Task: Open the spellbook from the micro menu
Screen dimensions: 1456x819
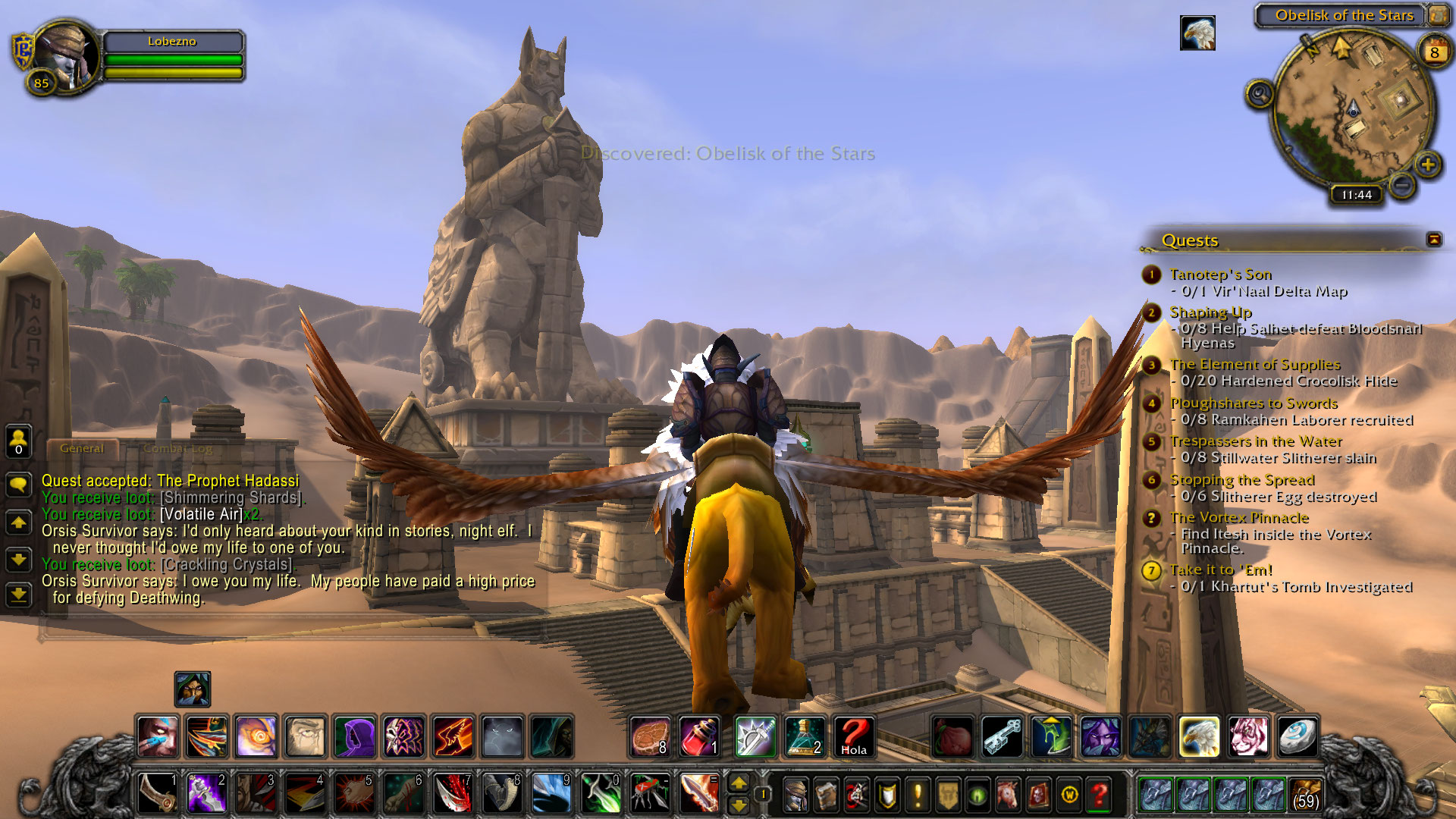Action: pyautogui.click(x=826, y=795)
